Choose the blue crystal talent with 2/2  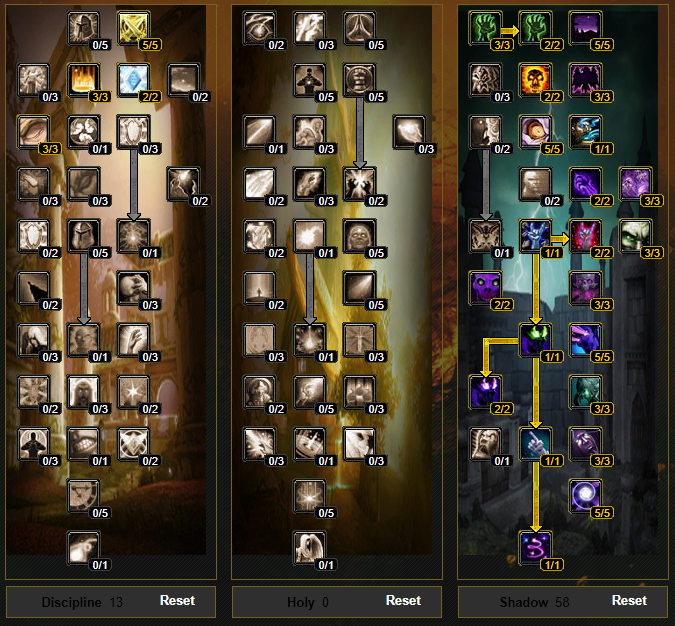(x=133, y=81)
